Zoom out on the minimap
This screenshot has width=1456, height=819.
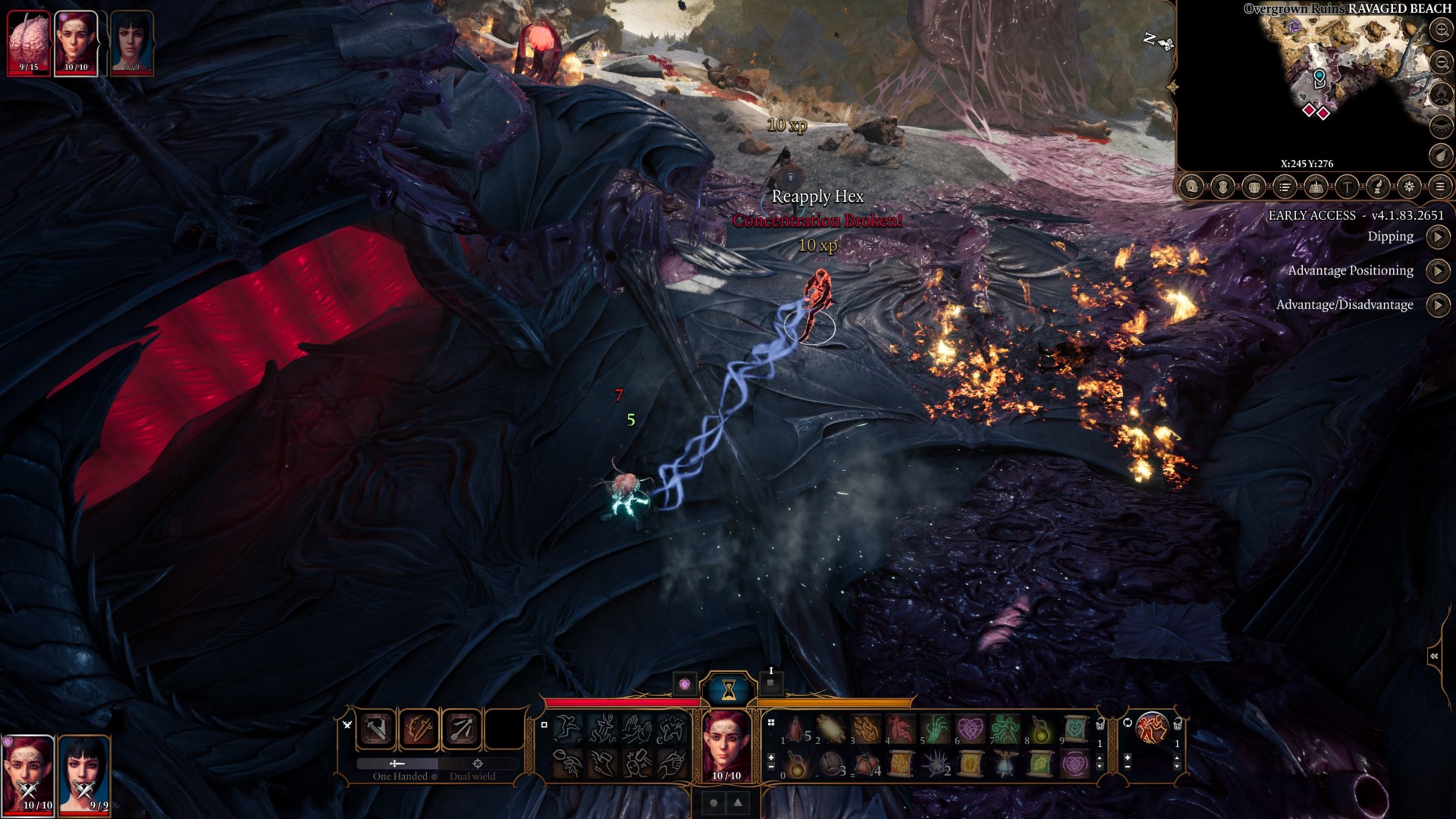point(1441,62)
